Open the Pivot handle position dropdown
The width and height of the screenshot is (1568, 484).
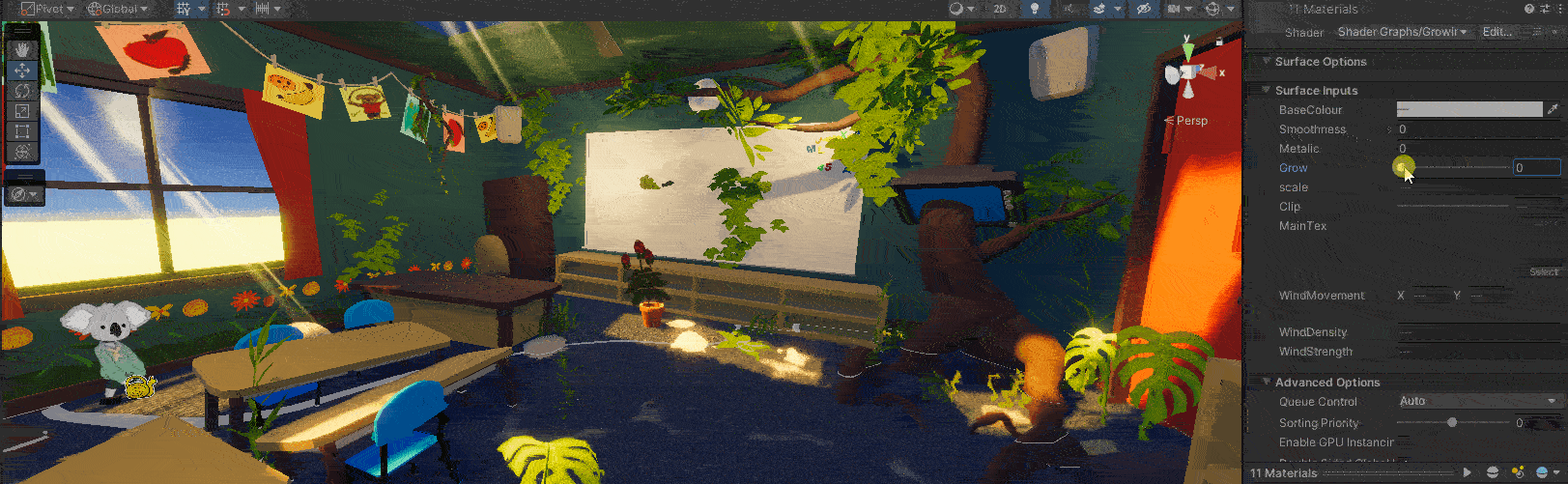[48, 9]
